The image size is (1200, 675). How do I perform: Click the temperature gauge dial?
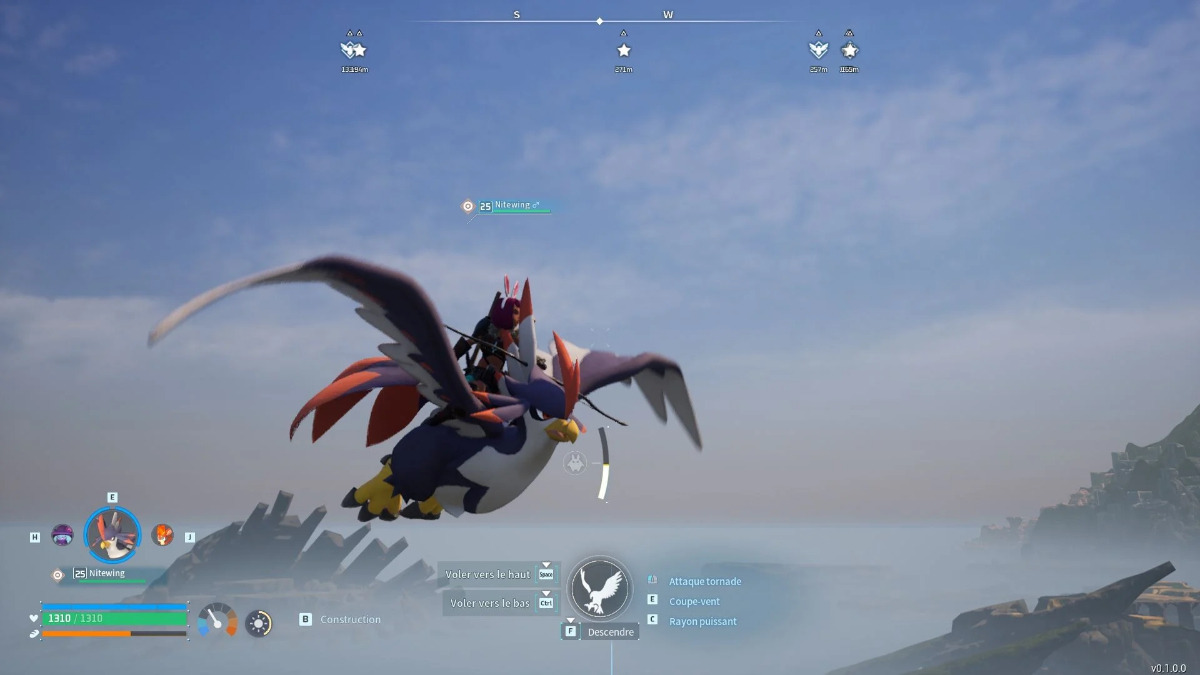[217, 621]
